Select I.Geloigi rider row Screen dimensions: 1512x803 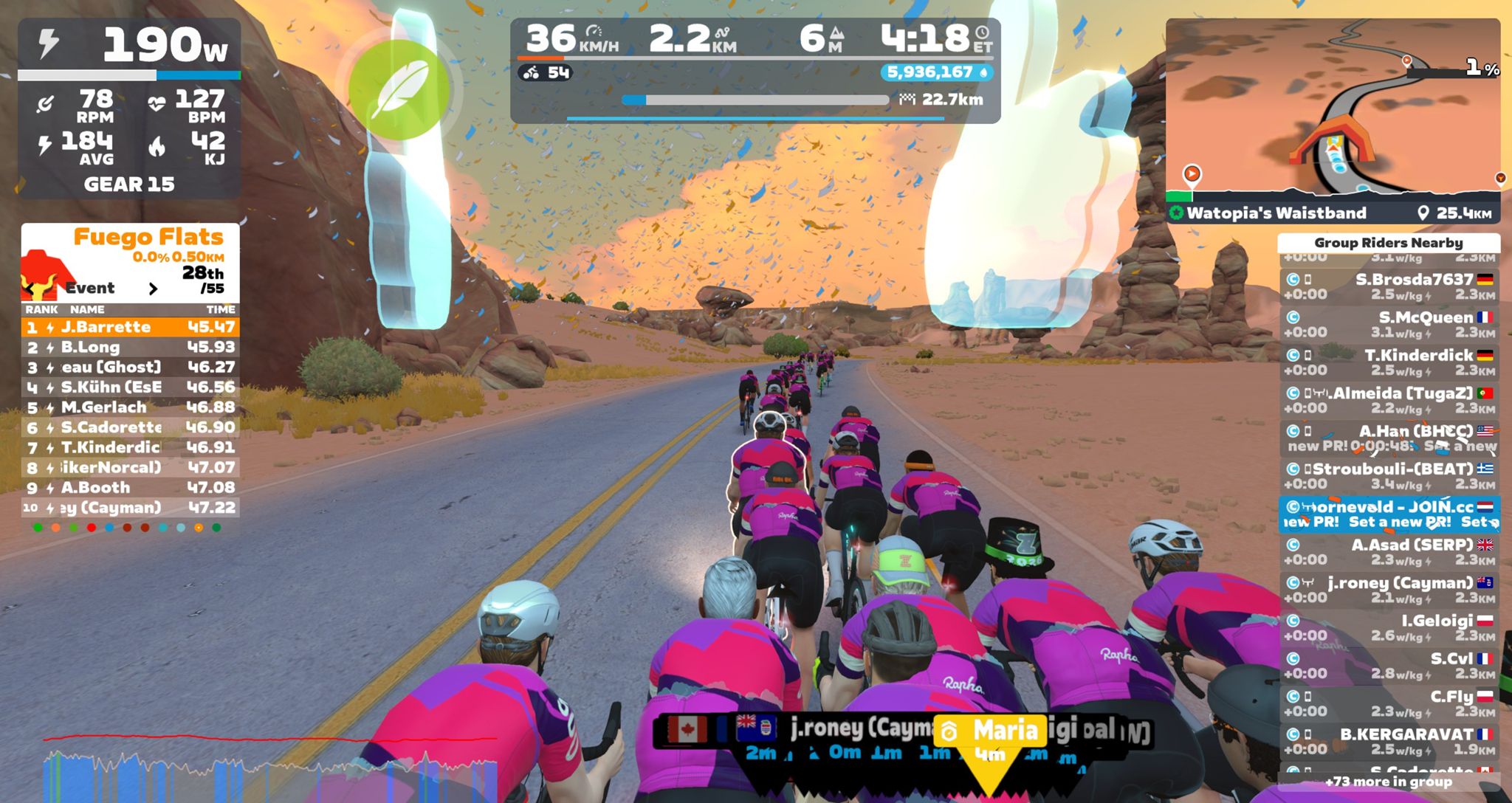pyautogui.click(x=1389, y=628)
